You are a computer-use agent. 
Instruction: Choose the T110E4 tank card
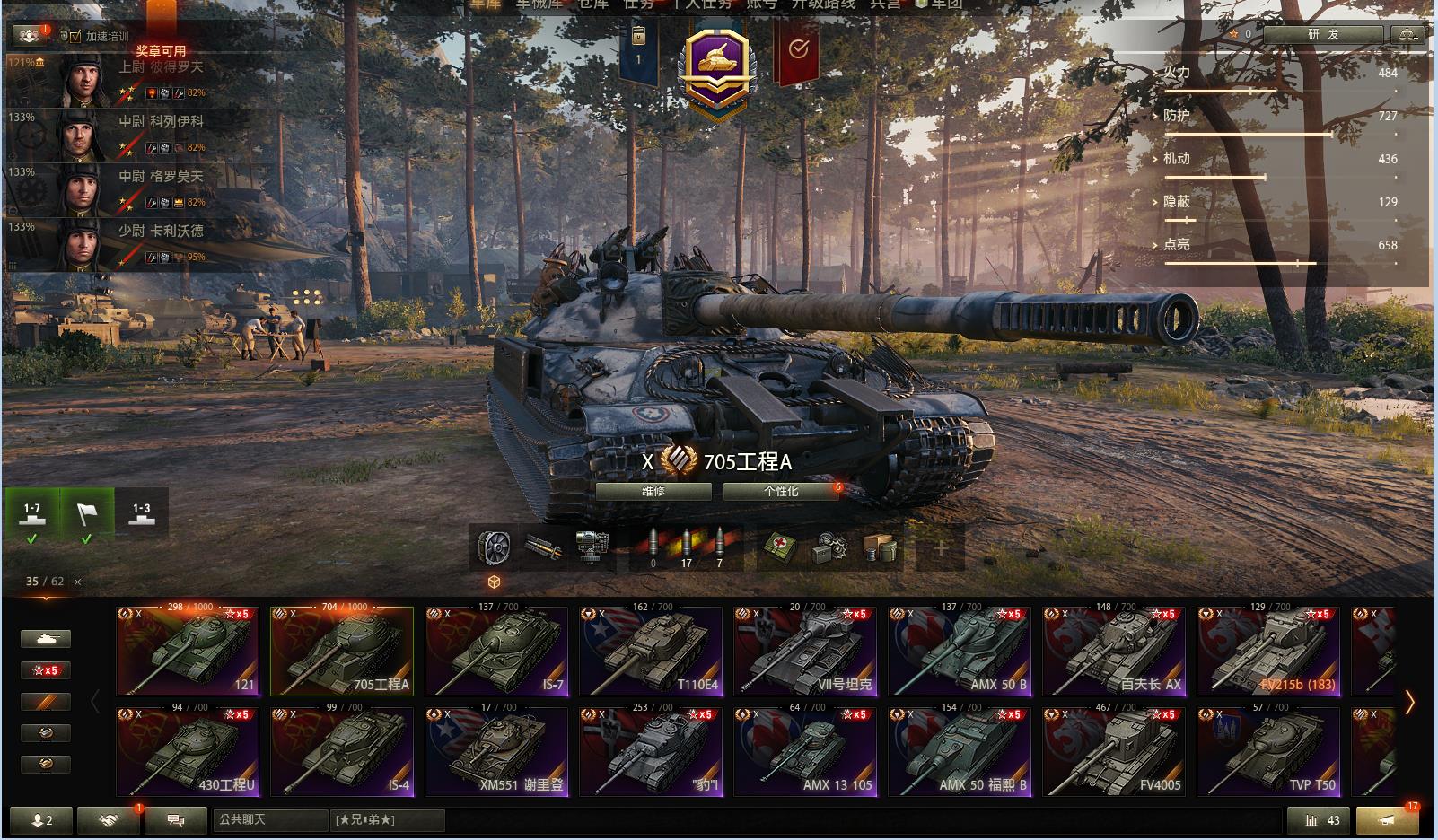651,652
